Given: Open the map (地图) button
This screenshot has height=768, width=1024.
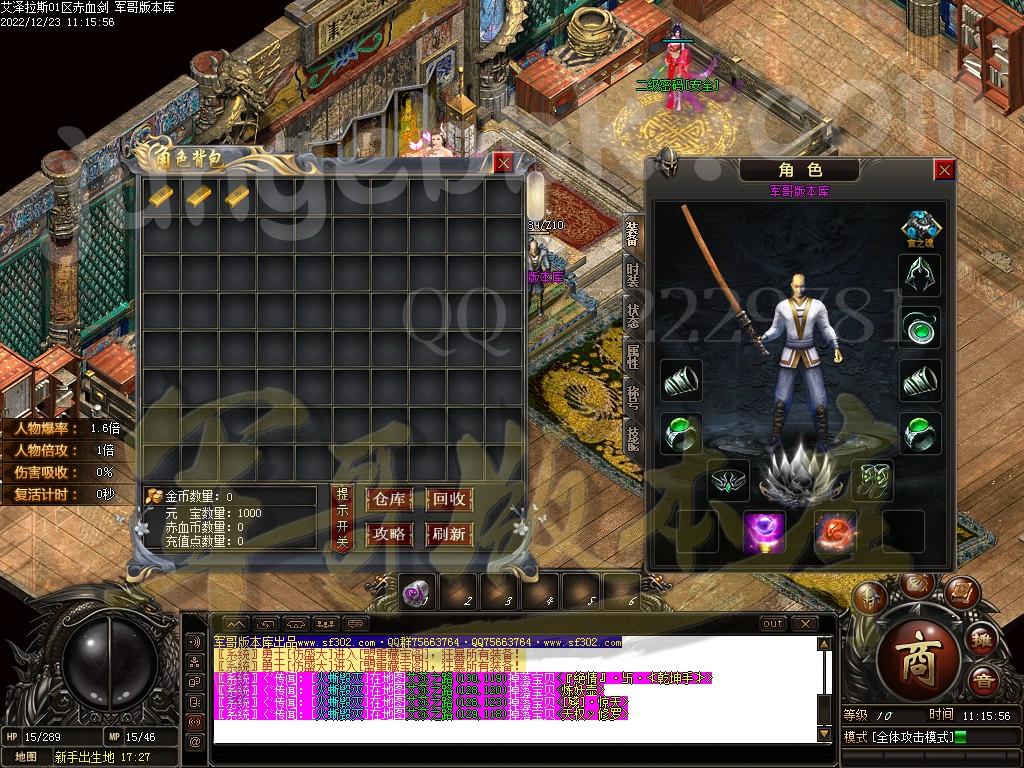Looking at the screenshot, I should click(x=25, y=756).
